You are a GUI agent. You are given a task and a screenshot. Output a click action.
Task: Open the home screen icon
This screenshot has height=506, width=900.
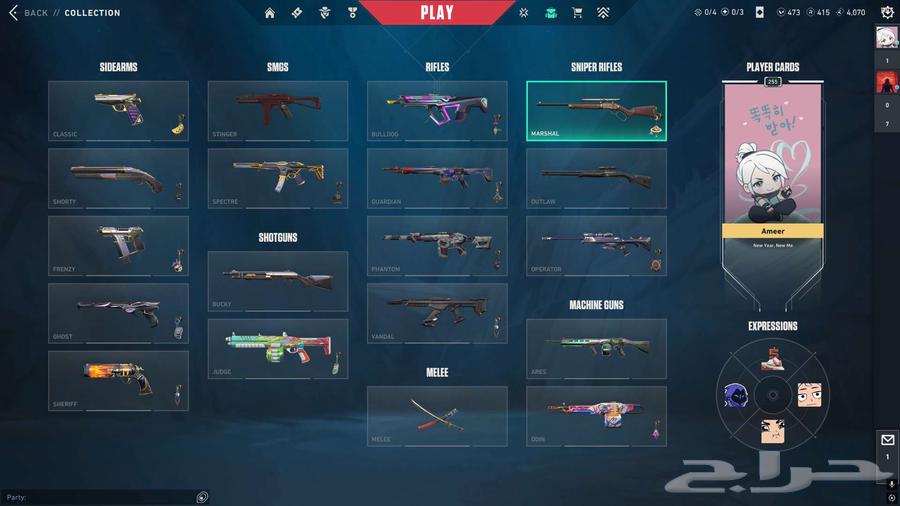(x=270, y=13)
